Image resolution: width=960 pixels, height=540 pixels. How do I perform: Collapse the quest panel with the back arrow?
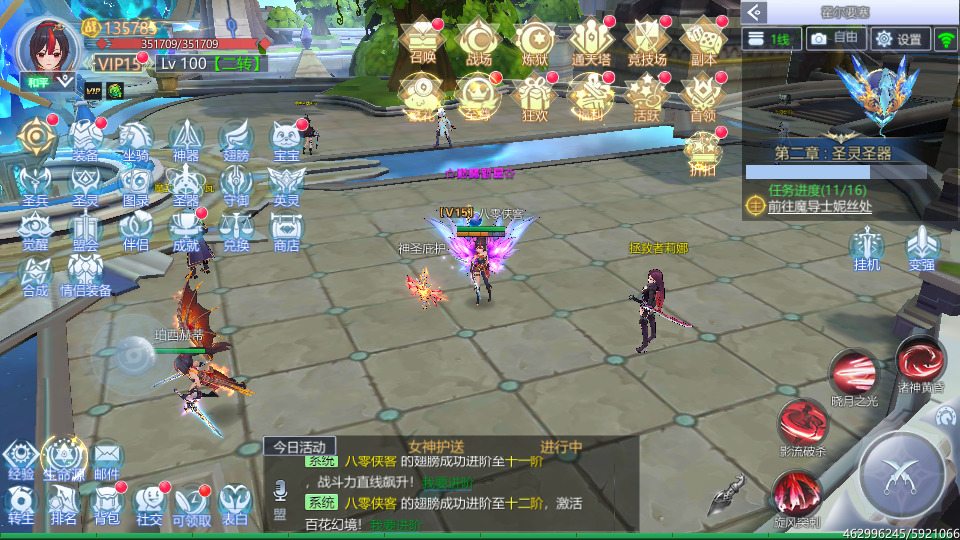756,12
